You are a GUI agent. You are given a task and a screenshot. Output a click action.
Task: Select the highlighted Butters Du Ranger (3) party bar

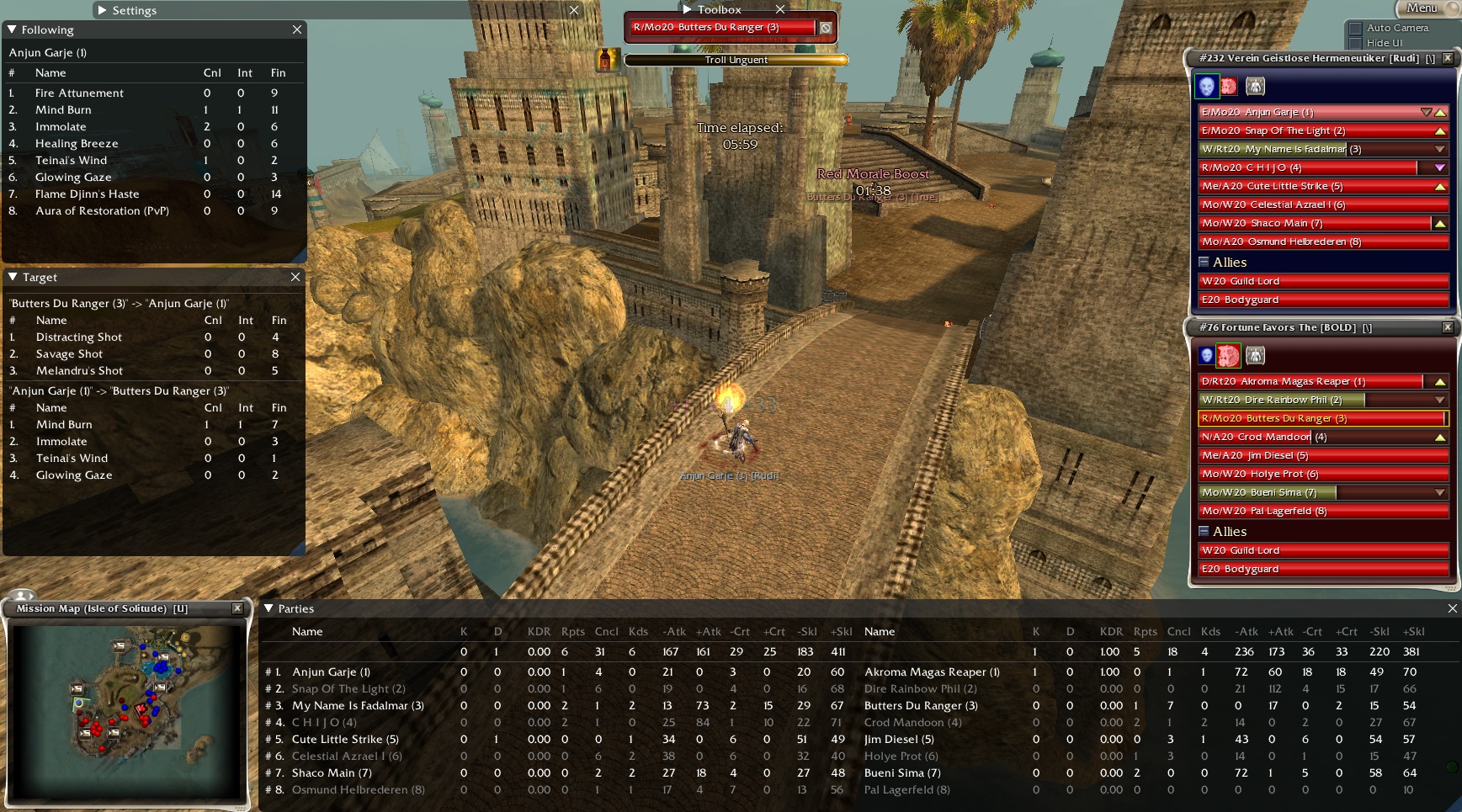(1313, 418)
